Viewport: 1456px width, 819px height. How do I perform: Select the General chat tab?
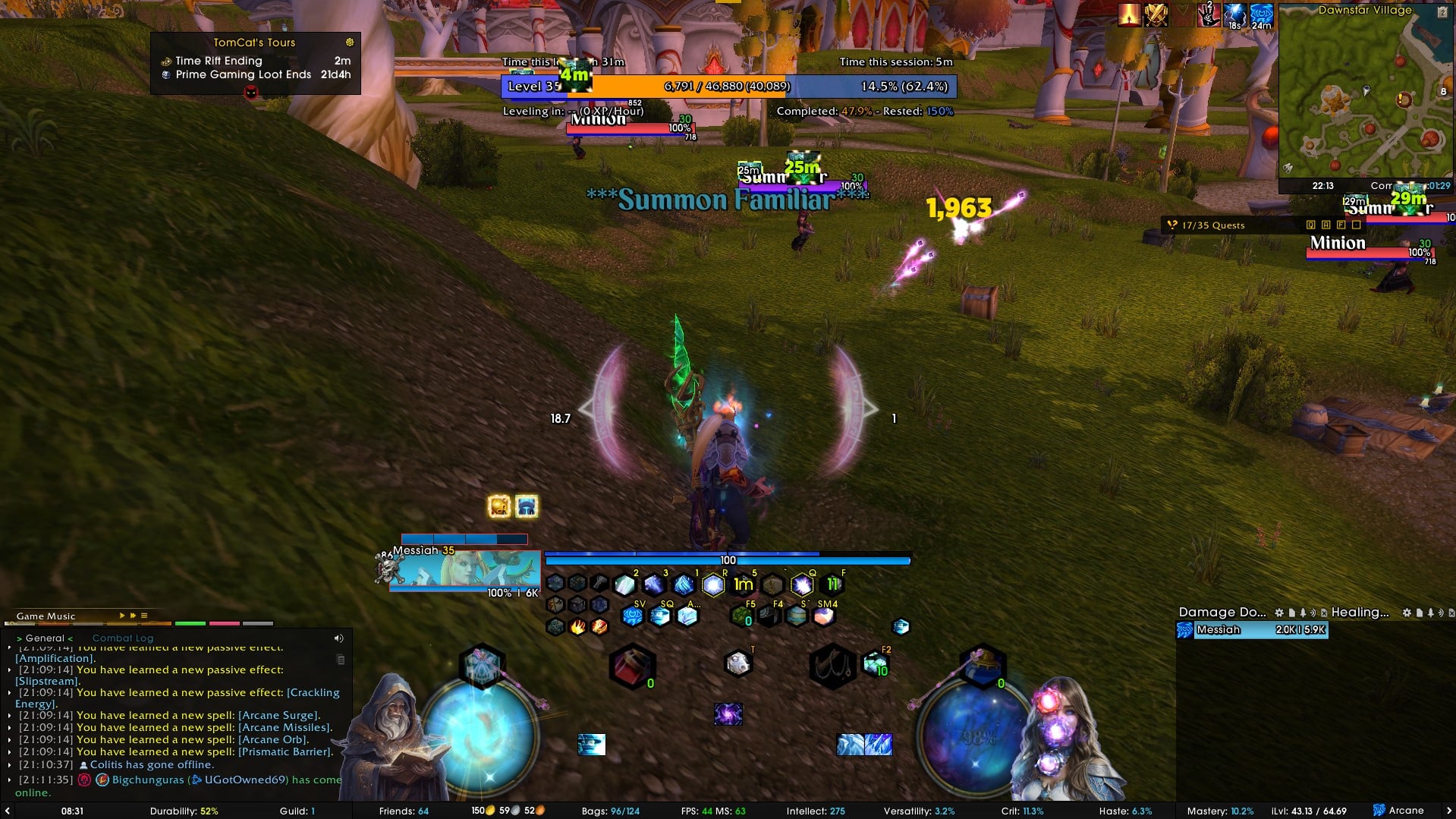(46, 638)
